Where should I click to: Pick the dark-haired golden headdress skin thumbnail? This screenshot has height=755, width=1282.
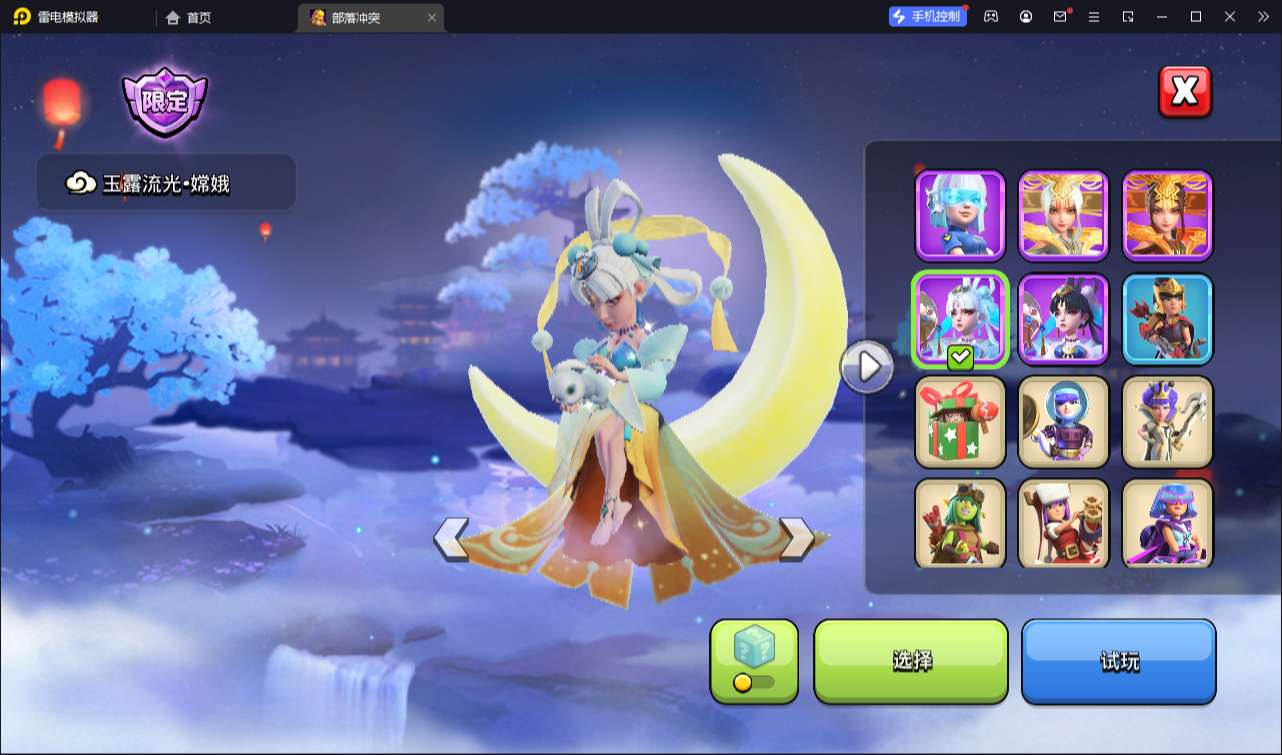pos(1168,215)
